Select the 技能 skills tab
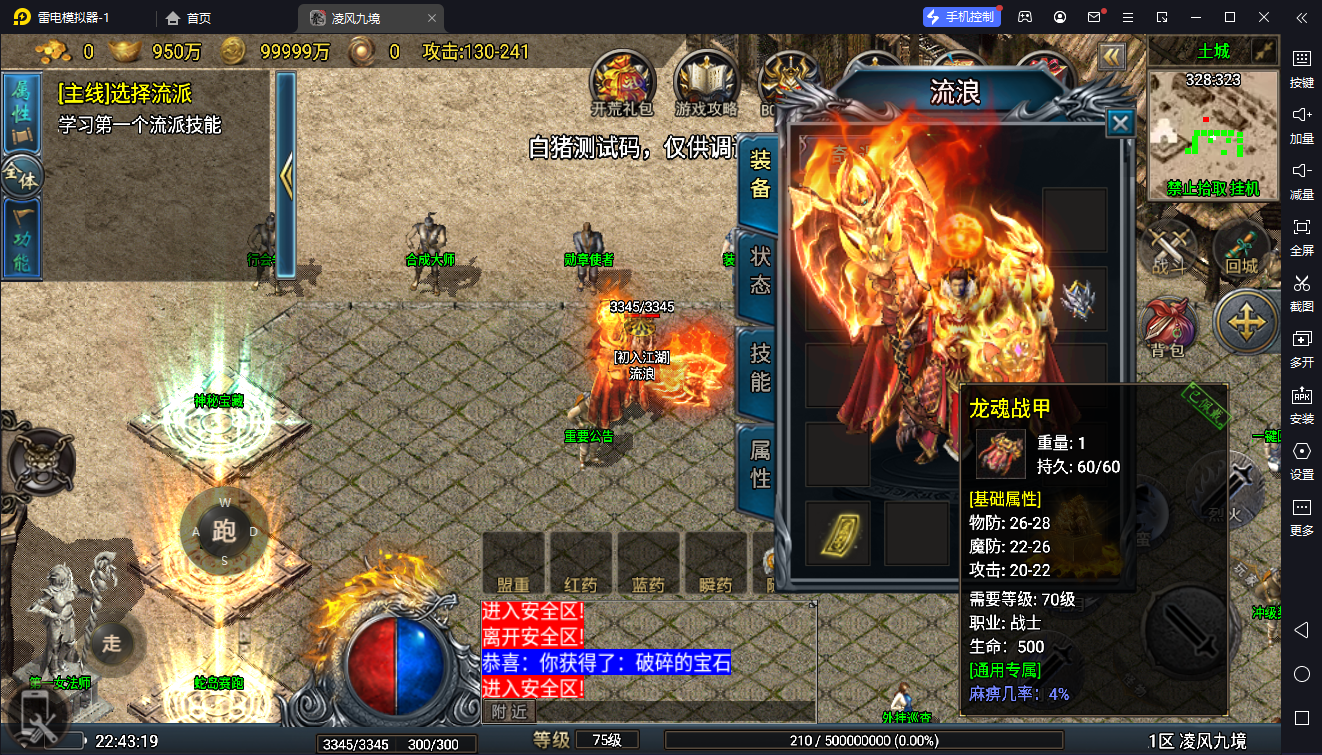 tap(760, 368)
